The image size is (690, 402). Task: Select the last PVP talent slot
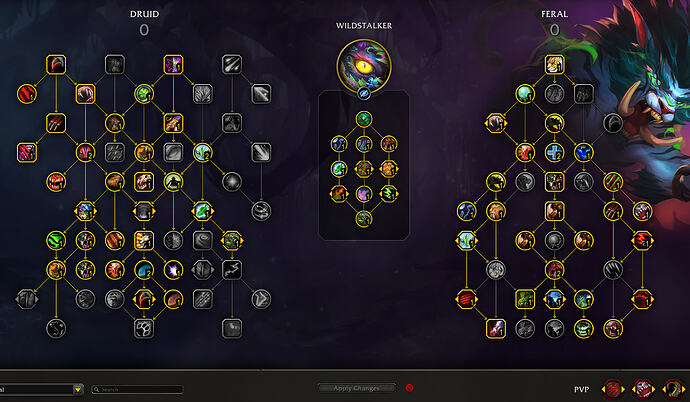pyautogui.click(x=675, y=387)
